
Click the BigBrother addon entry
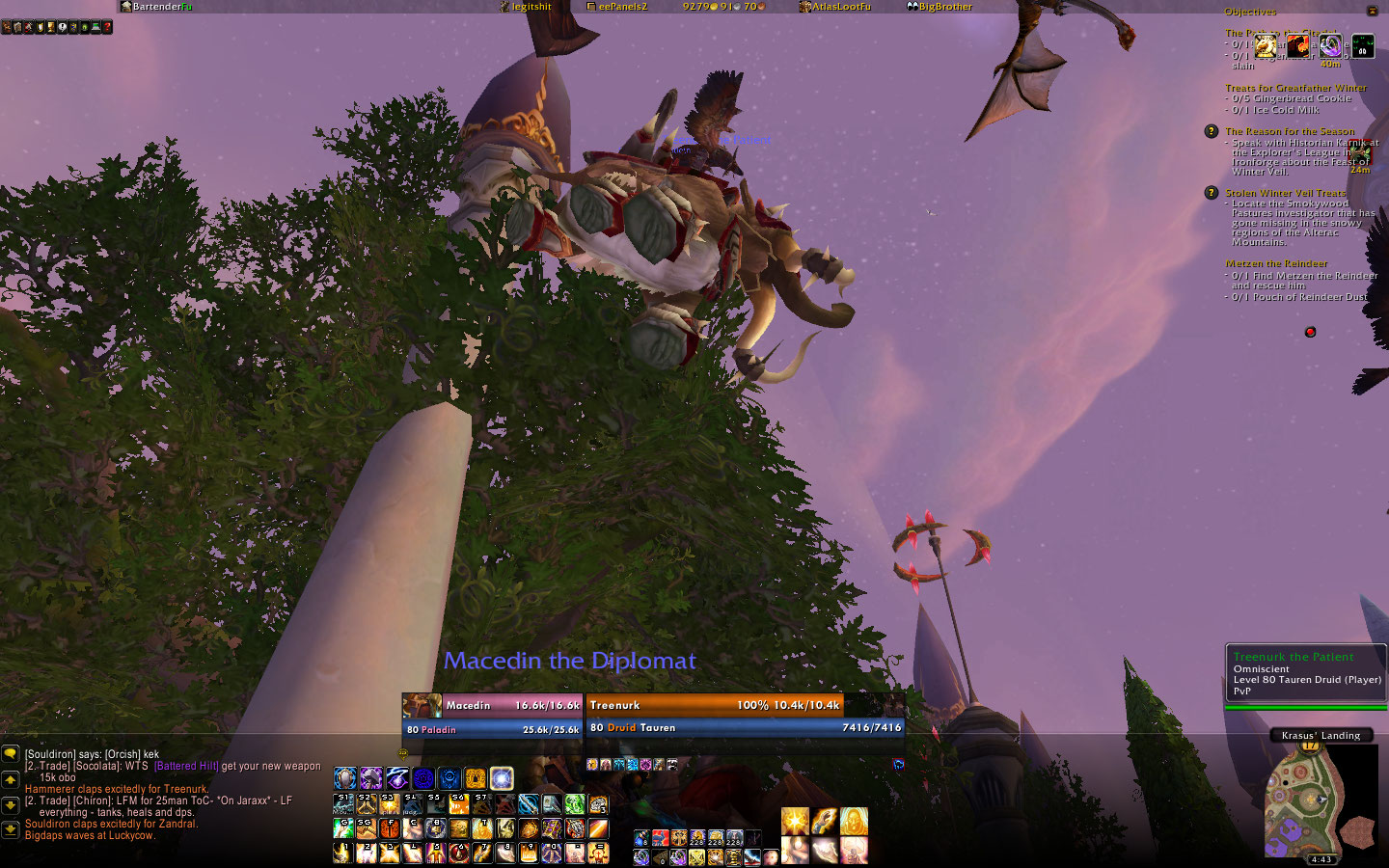point(940,7)
